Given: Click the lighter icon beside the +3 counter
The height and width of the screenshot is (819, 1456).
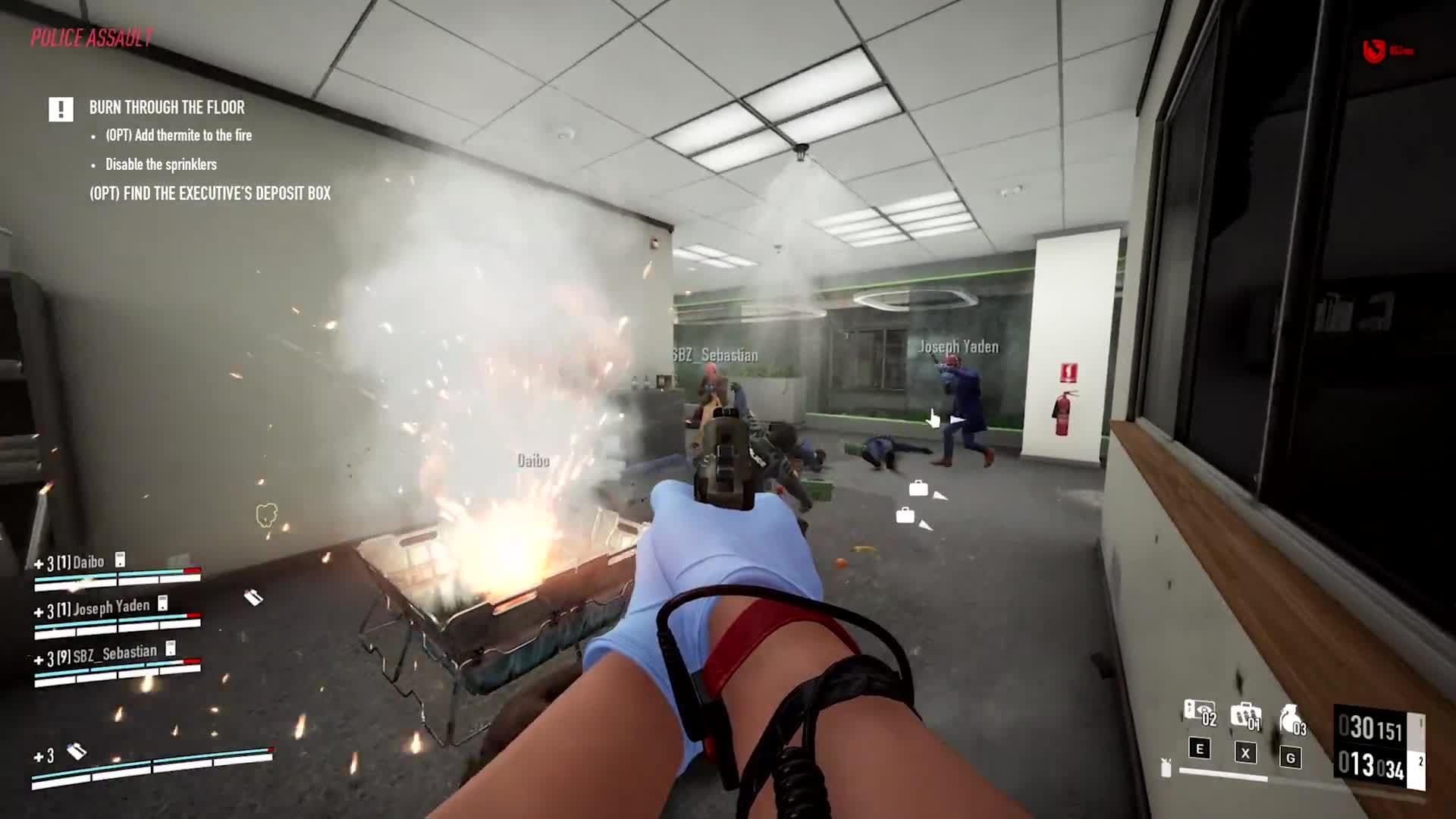Looking at the screenshot, I should tap(78, 753).
